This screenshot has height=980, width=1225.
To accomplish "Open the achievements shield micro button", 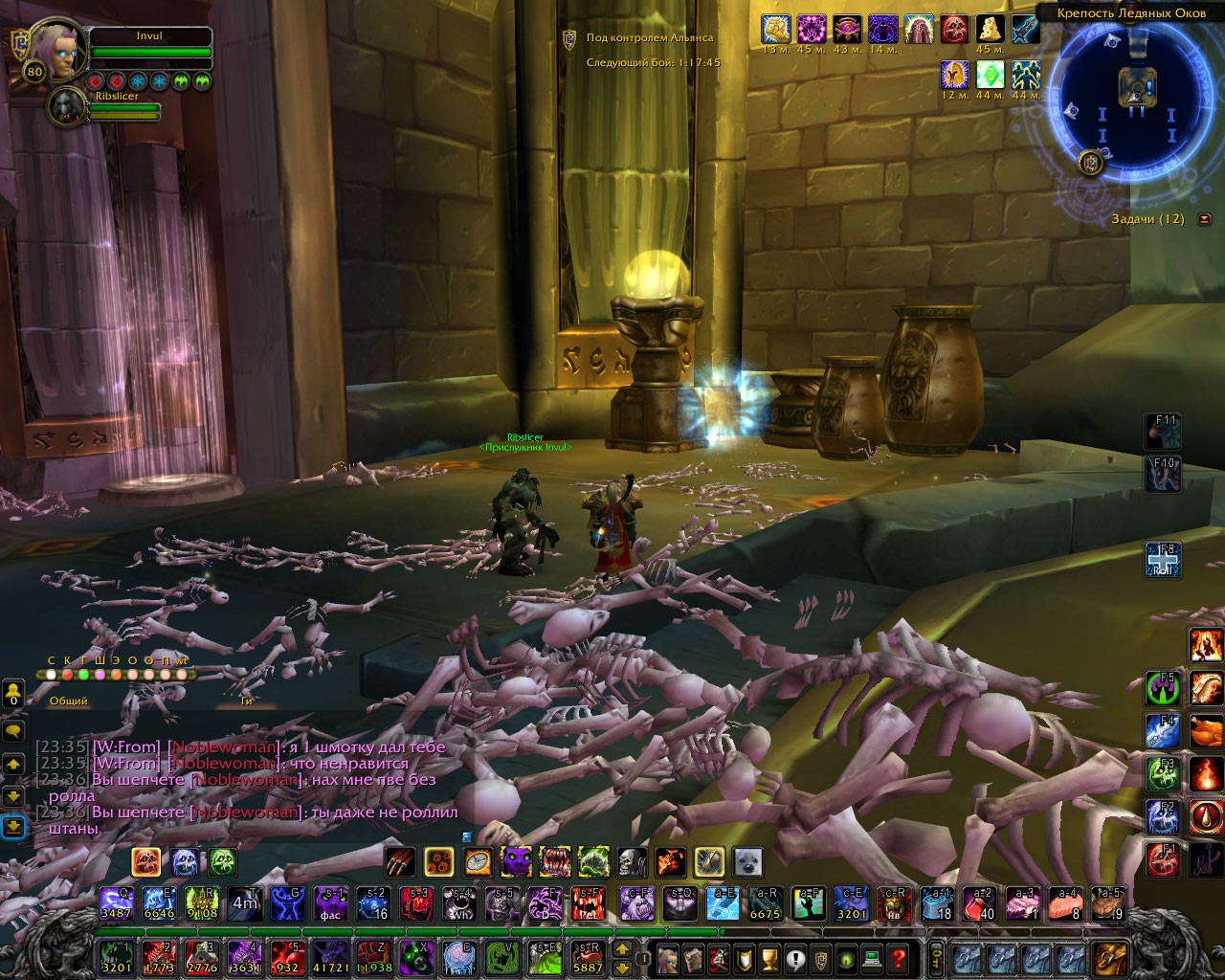I will (744, 958).
